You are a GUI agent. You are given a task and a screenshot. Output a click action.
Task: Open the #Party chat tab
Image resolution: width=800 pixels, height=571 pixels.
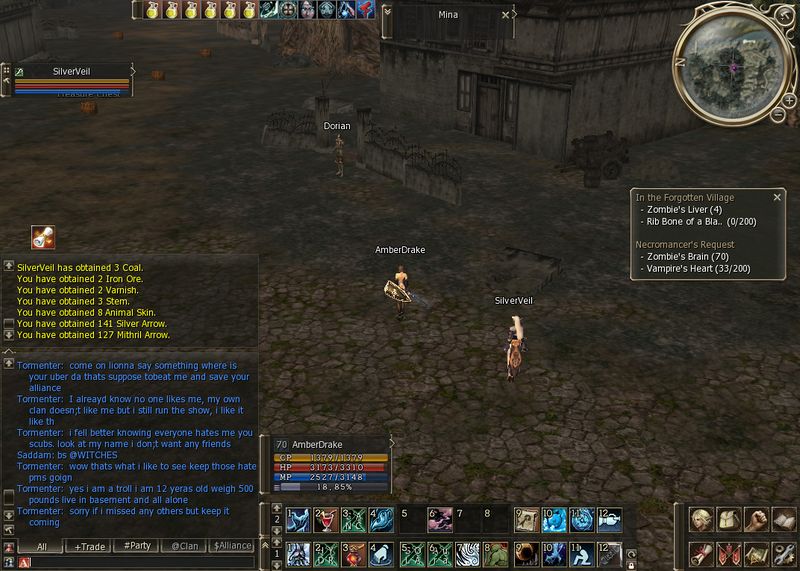click(x=137, y=547)
